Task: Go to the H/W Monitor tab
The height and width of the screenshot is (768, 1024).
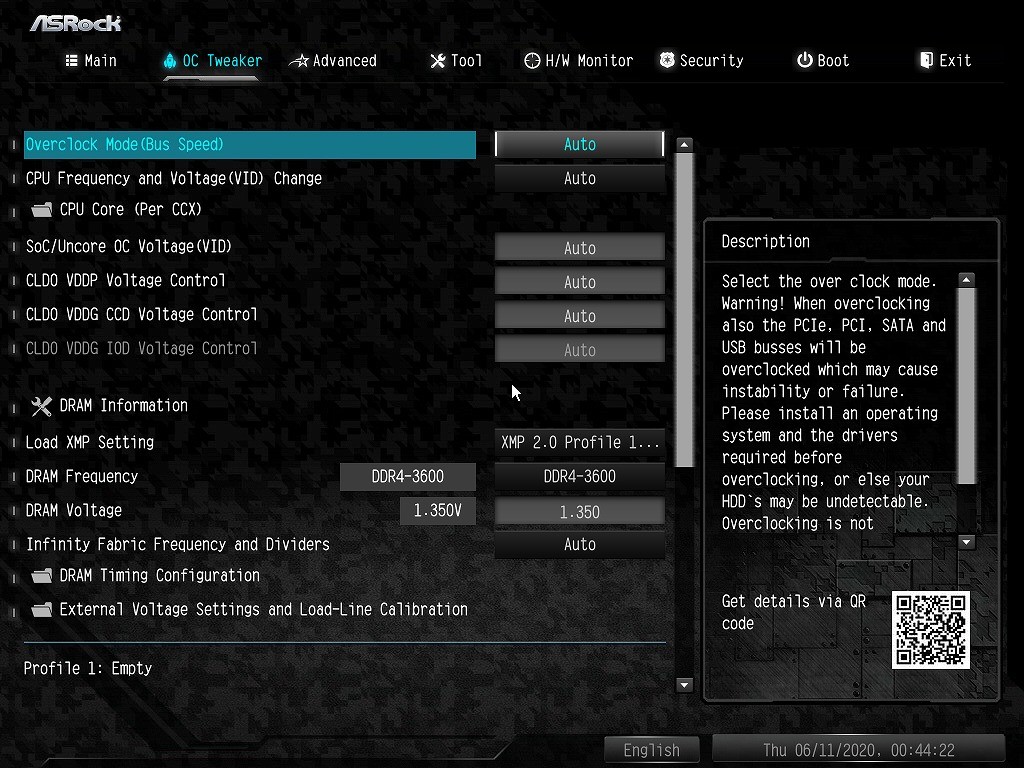Action: pyautogui.click(x=578, y=61)
